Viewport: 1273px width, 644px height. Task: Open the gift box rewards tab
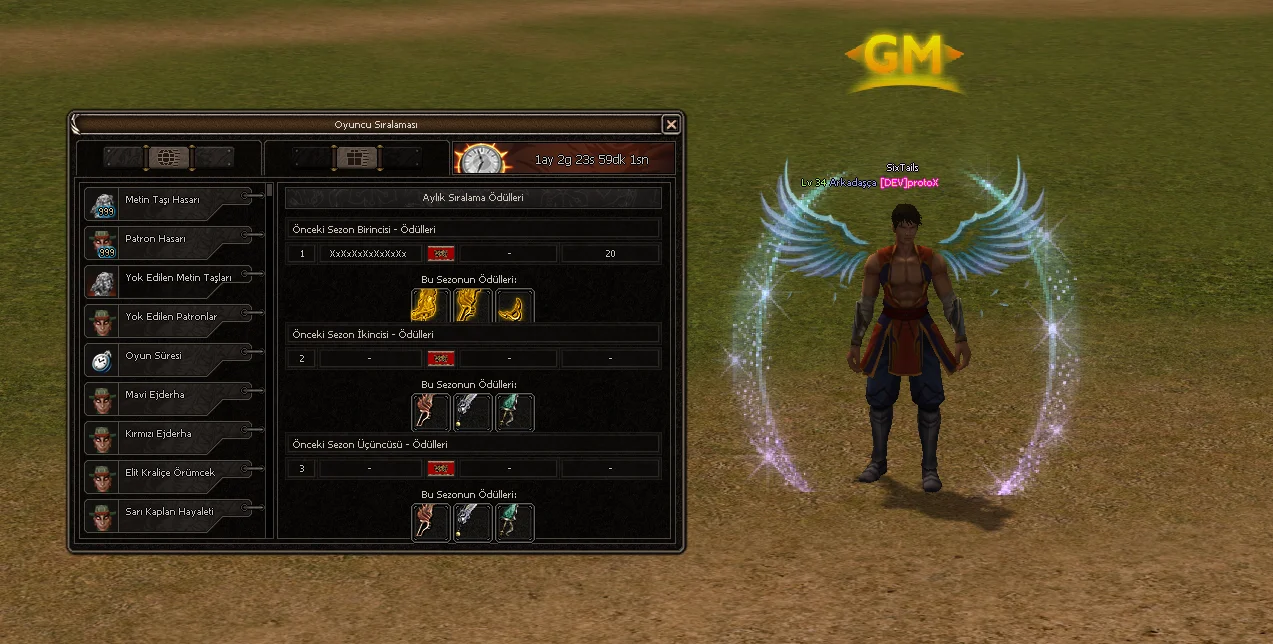coord(356,158)
